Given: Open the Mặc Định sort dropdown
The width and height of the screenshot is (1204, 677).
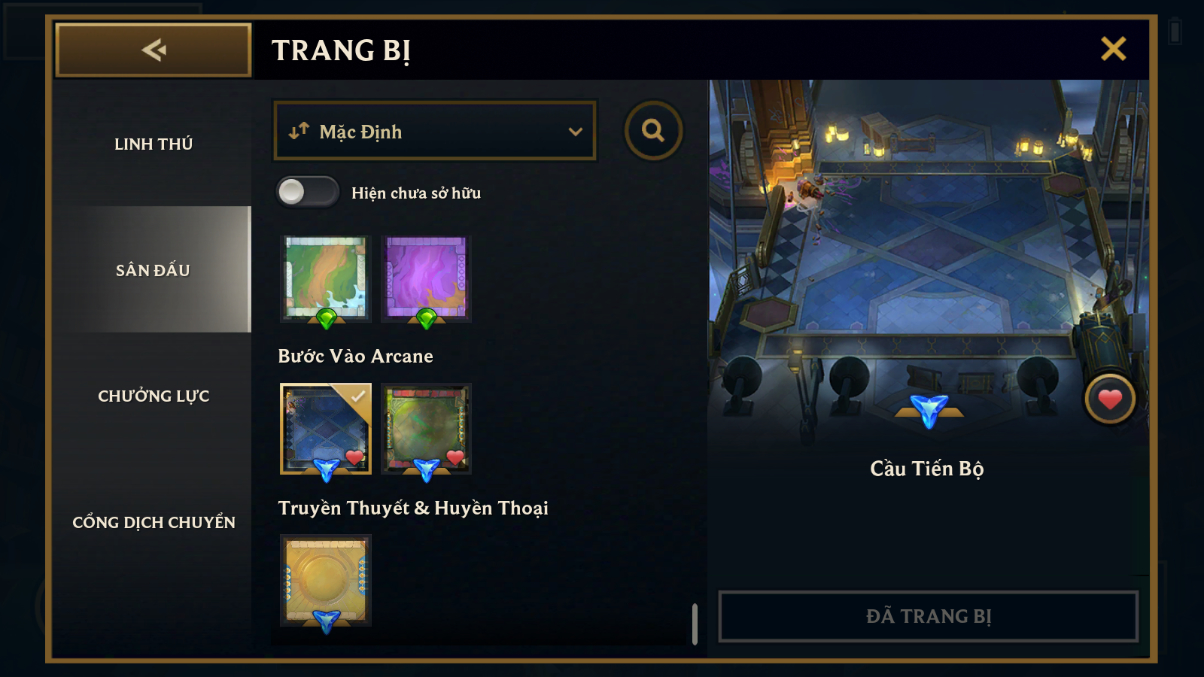Looking at the screenshot, I should (435, 131).
